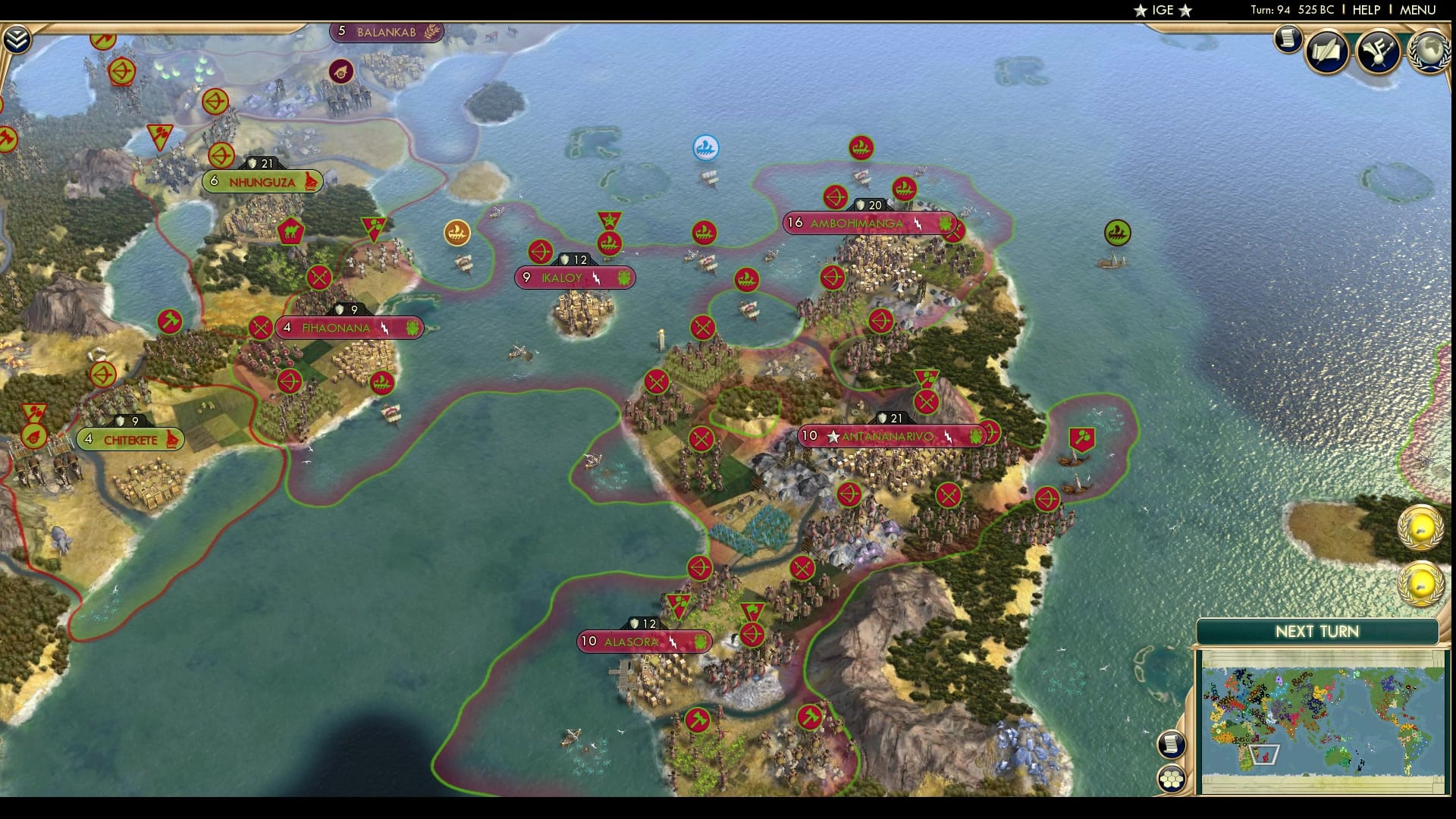Viewport: 1456px width, 819px height.
Task: Select the Alasora city banner
Action: (x=644, y=642)
